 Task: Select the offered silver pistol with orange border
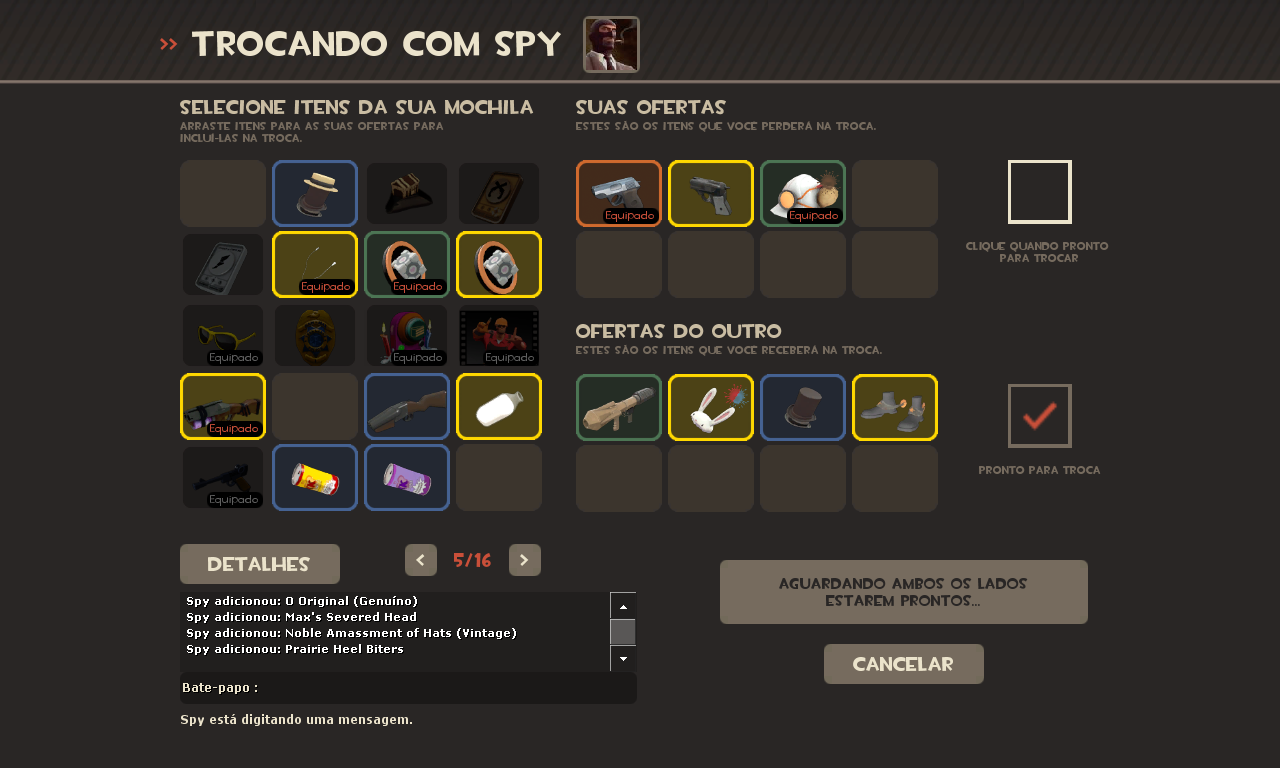619,194
